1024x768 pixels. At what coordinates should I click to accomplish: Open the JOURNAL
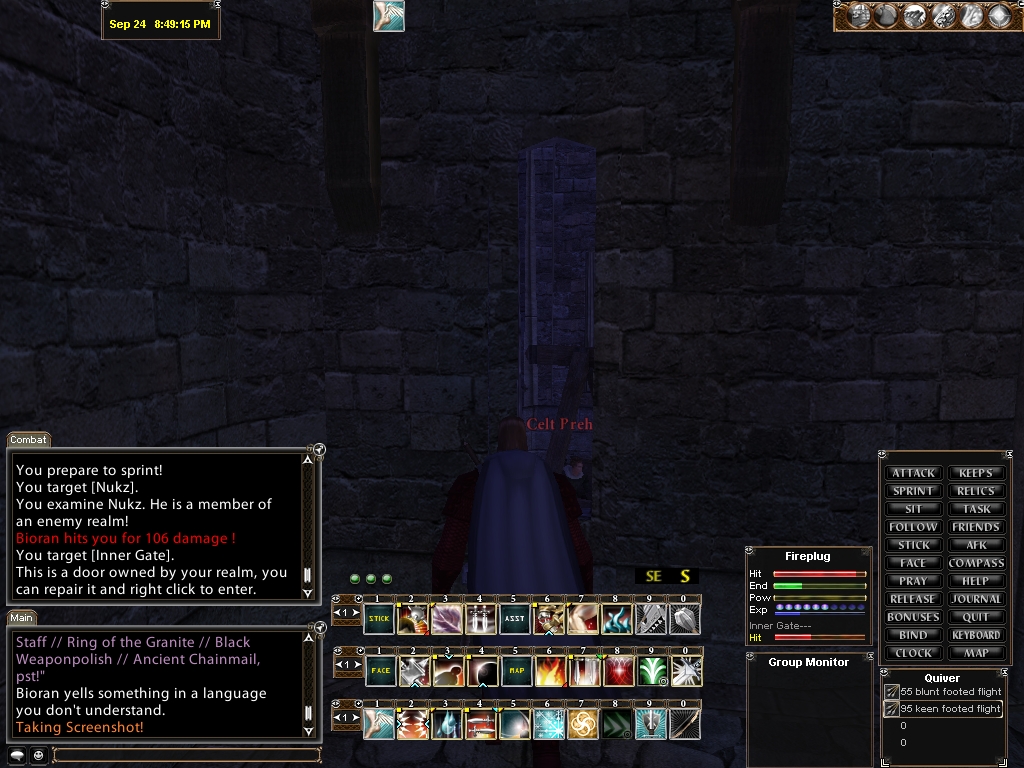tap(976, 599)
